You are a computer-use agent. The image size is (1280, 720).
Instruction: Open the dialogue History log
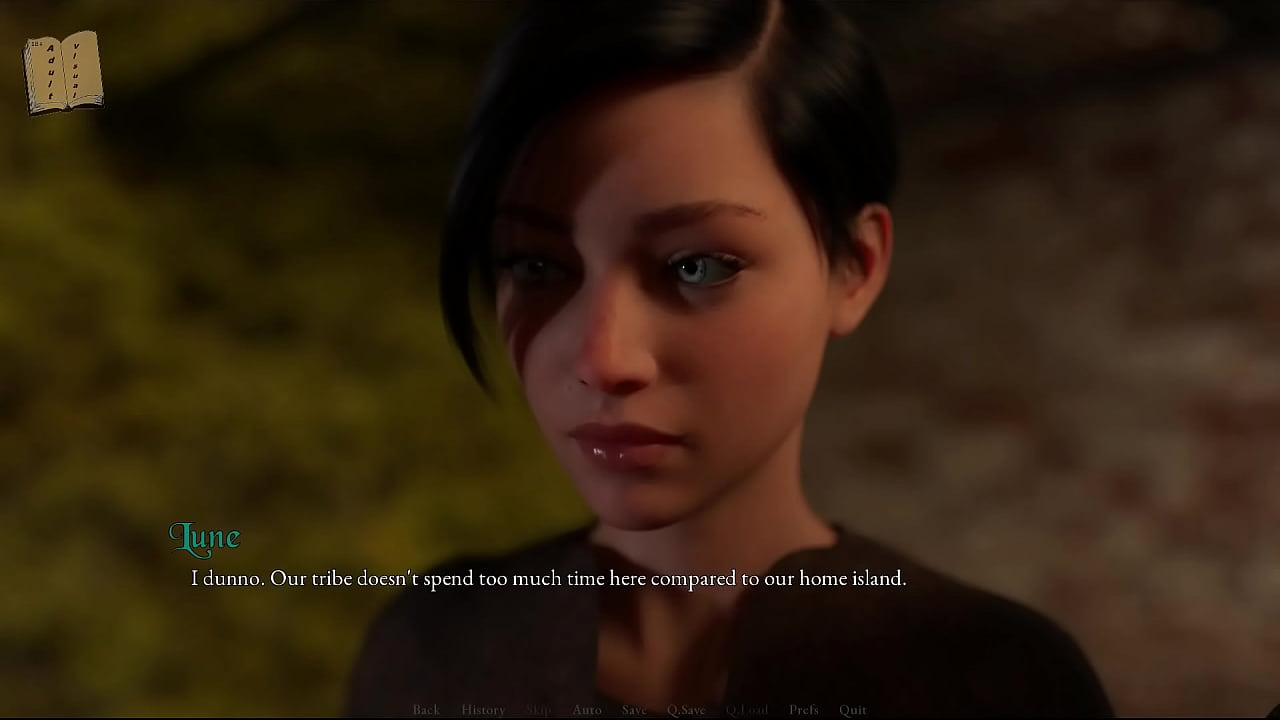point(483,710)
